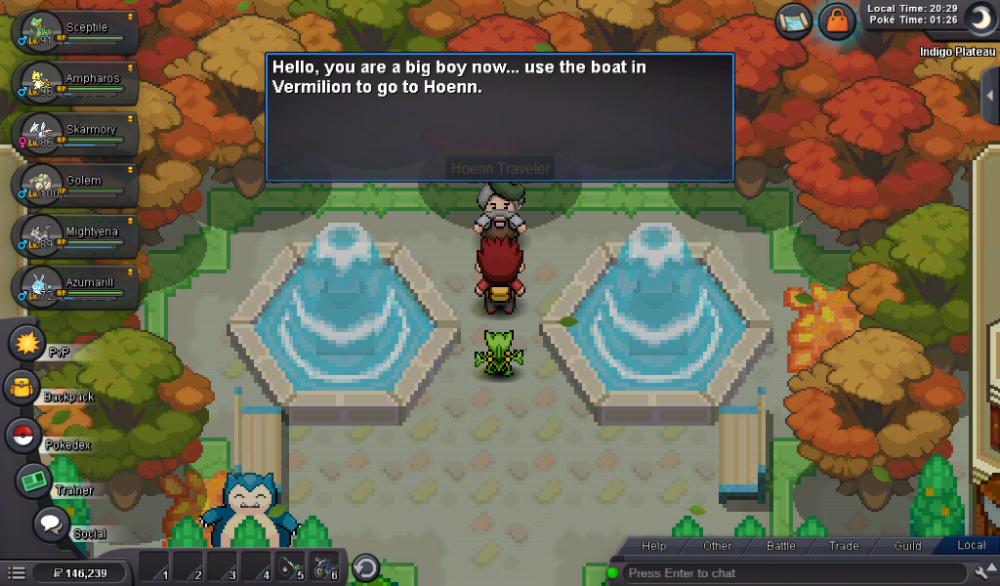Switch to the Battle chat tab
Image resolution: width=1000 pixels, height=586 pixels.
point(780,546)
